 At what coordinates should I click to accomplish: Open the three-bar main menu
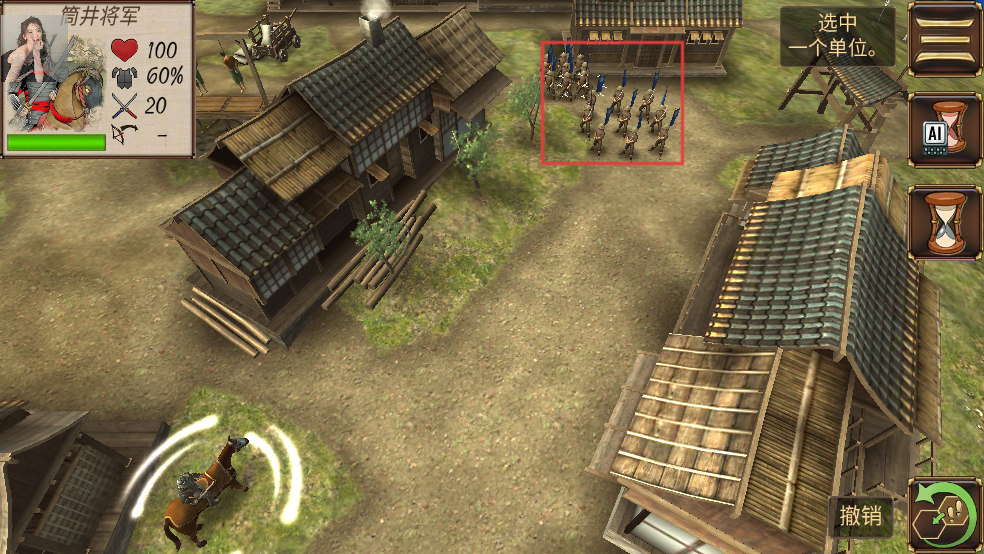944,38
